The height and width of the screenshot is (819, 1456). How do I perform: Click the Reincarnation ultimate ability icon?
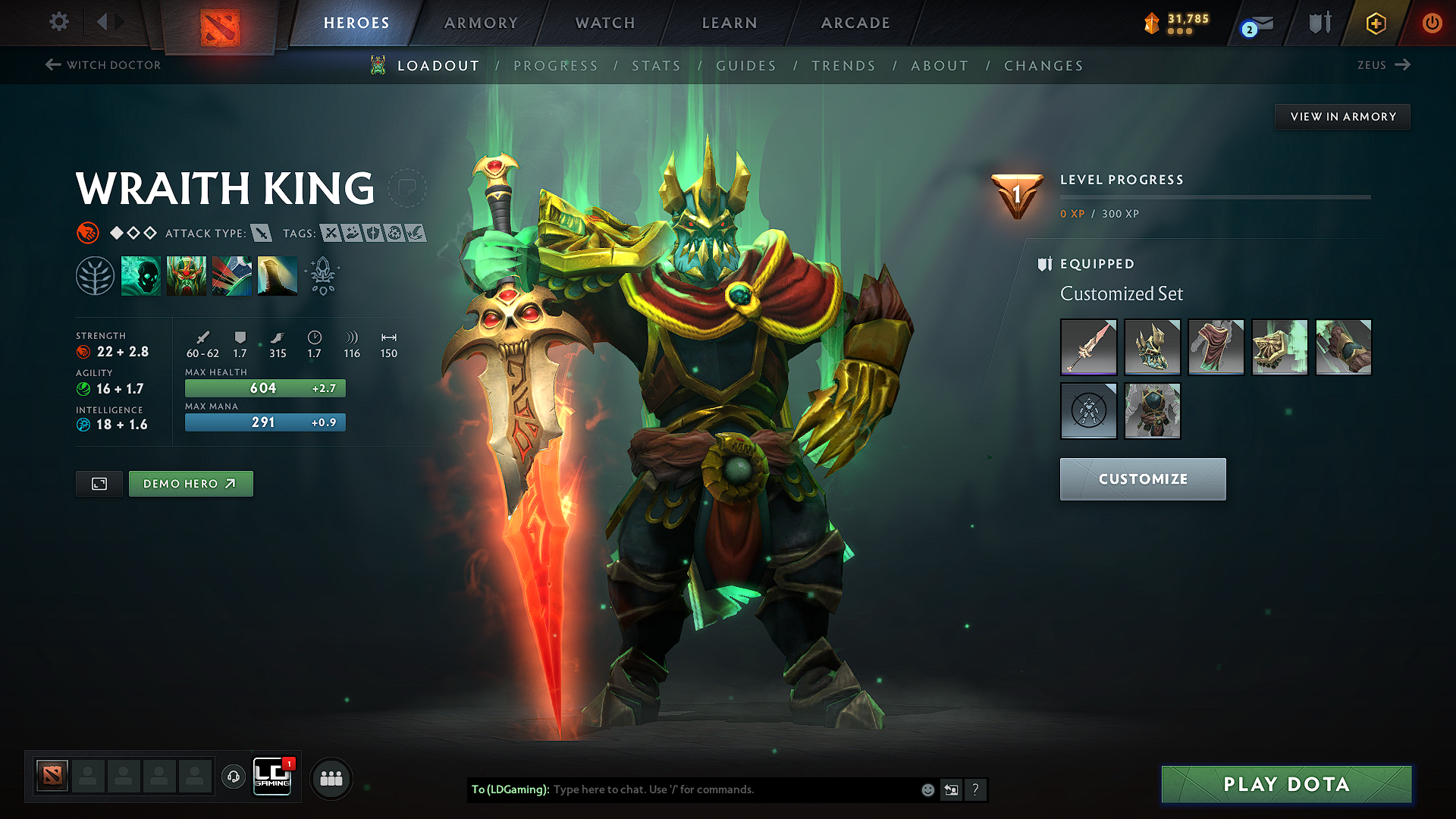278,275
